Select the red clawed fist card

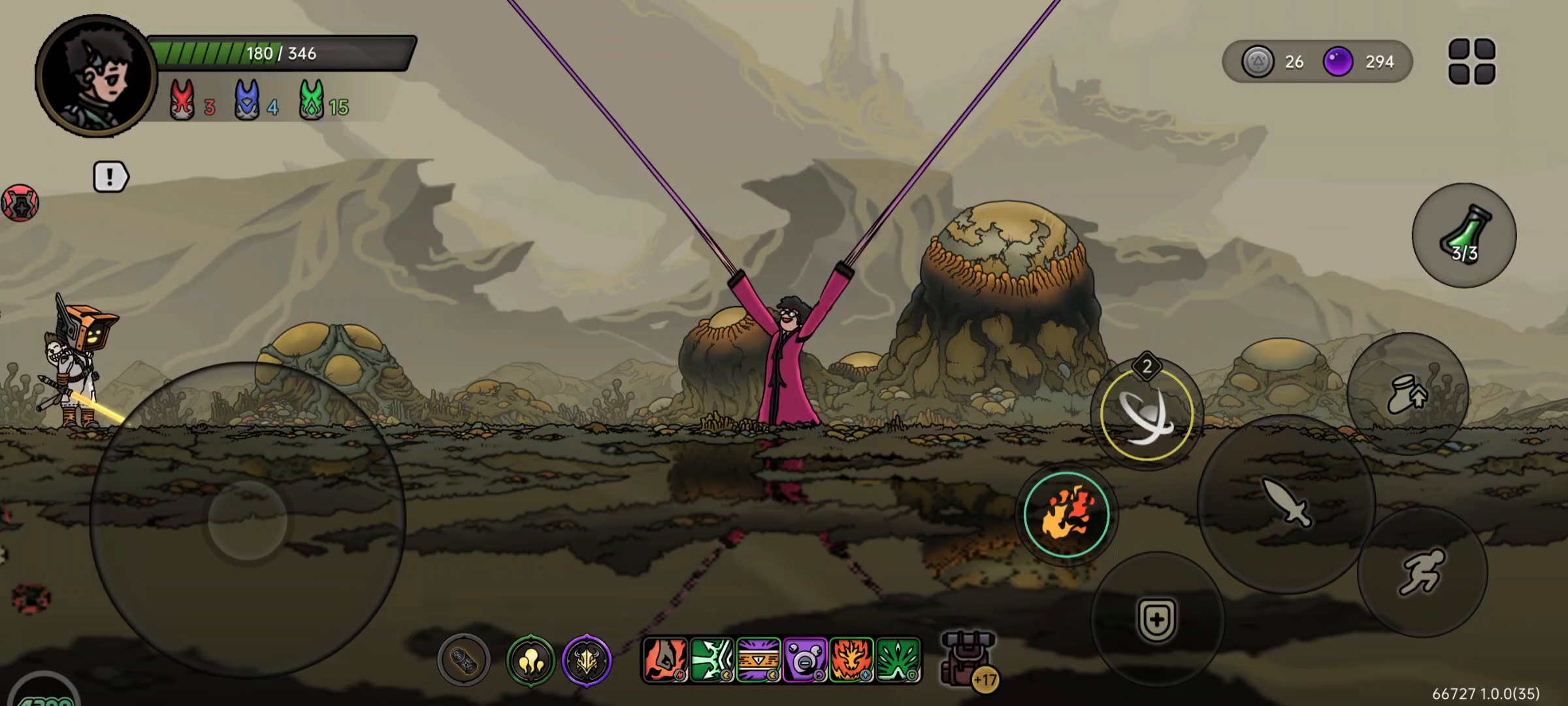tap(665, 660)
